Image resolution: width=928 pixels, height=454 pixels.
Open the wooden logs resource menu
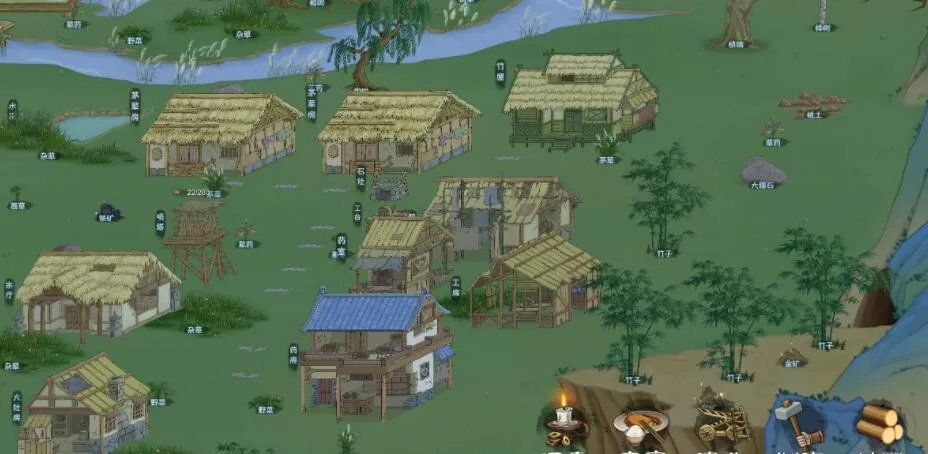880,424
